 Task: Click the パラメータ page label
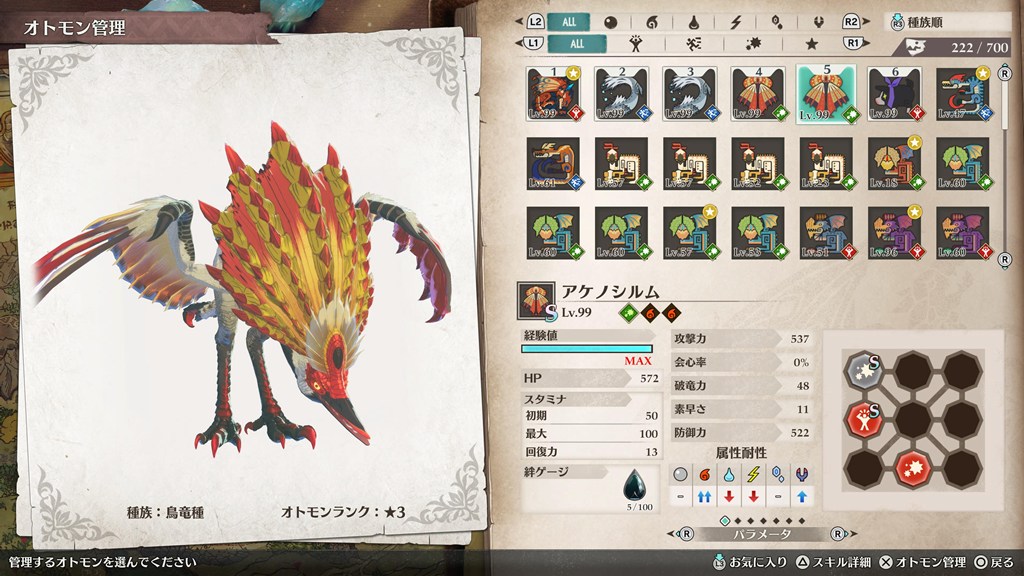tap(770, 535)
